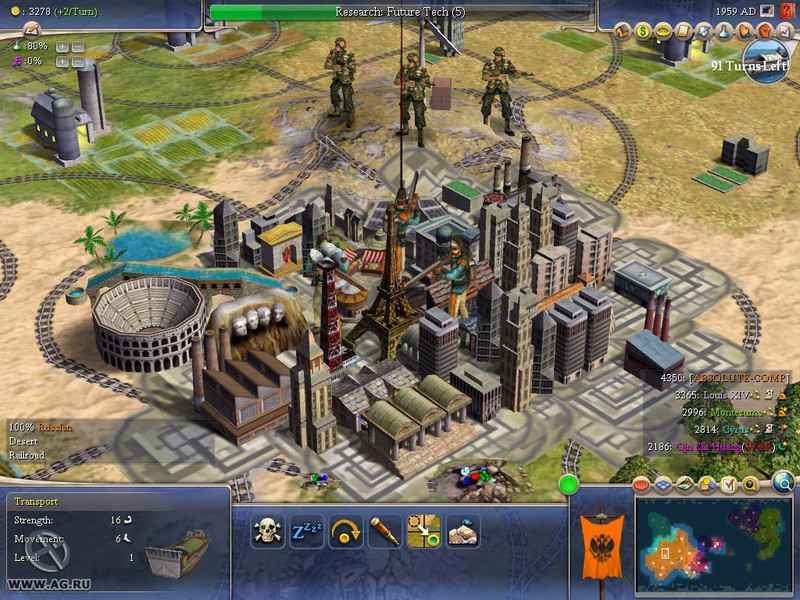Viewport: 800px width, 600px height.
Task: Click the green end turn button
Action: (x=569, y=485)
